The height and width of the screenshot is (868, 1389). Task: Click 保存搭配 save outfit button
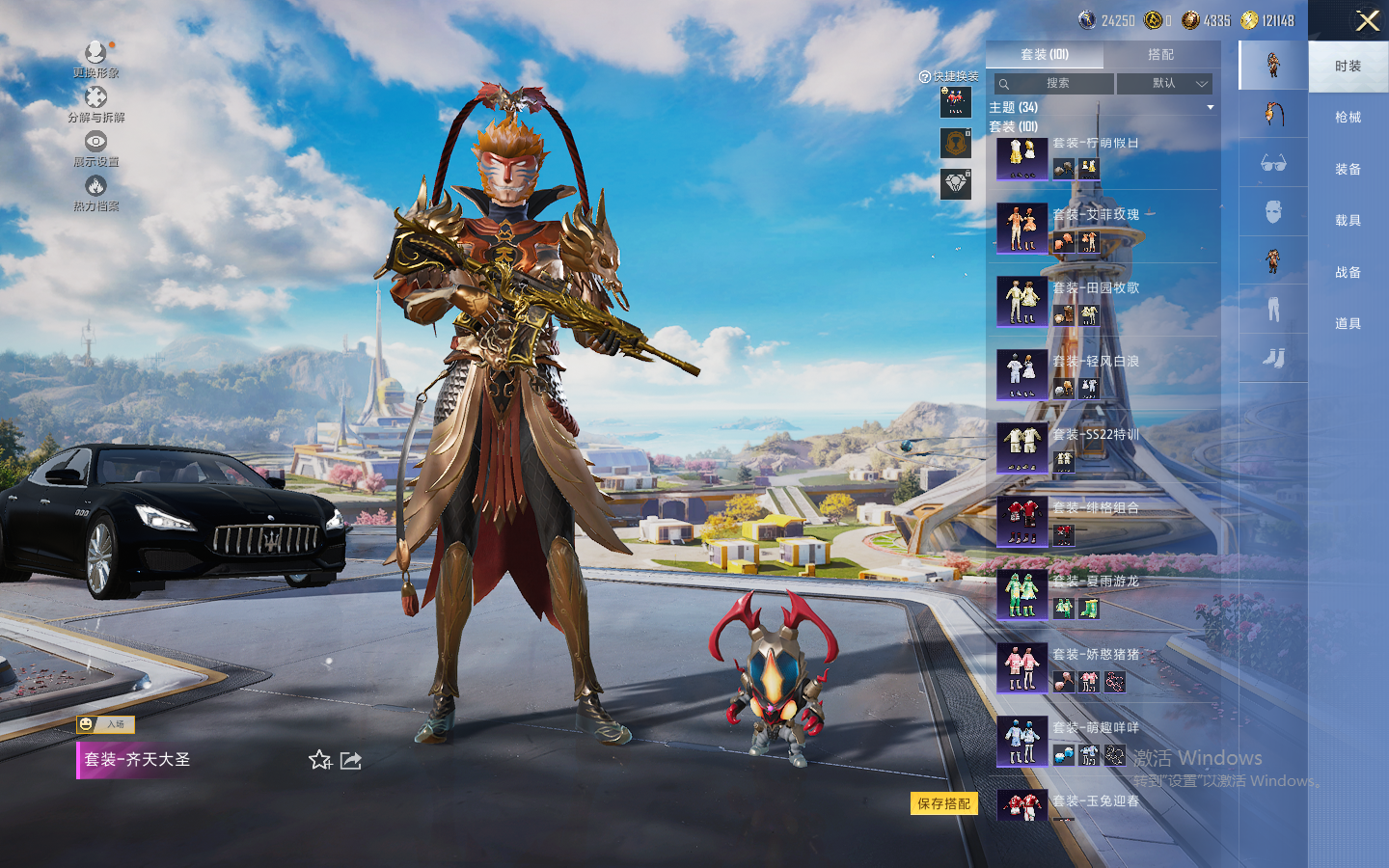pos(943,803)
